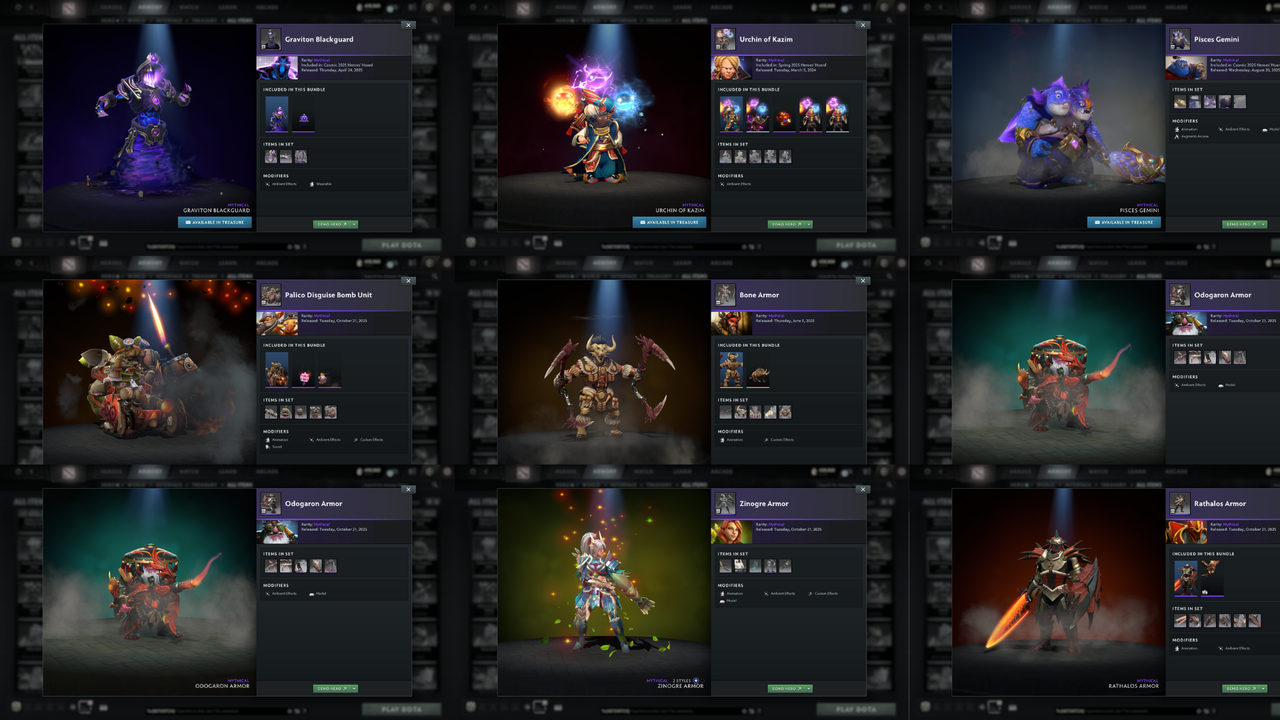Switch to the Armory tab in top navigation
The width and height of the screenshot is (1280, 720).
pos(150,7)
